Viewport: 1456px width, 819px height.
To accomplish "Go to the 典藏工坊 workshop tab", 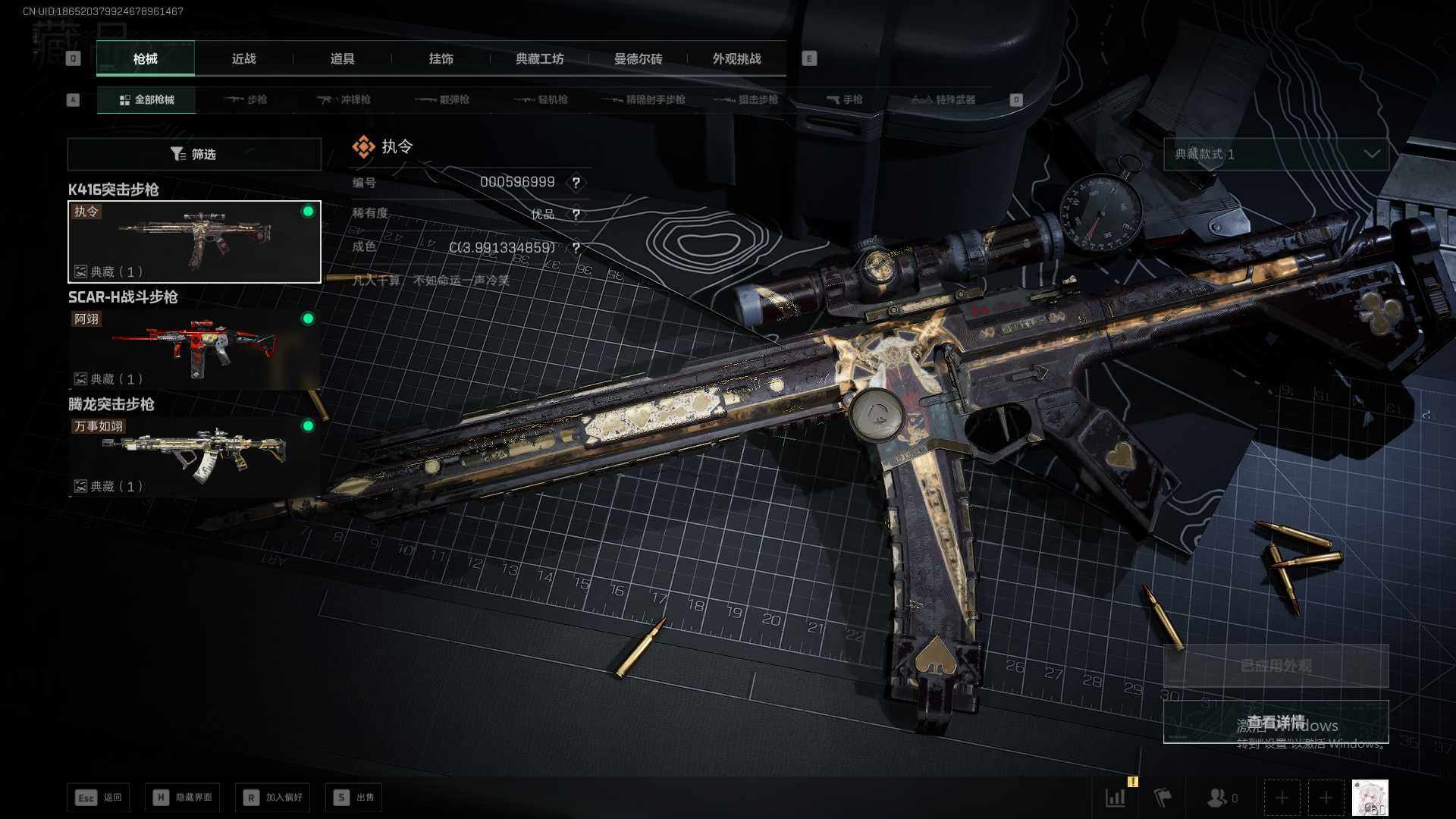I will (539, 59).
